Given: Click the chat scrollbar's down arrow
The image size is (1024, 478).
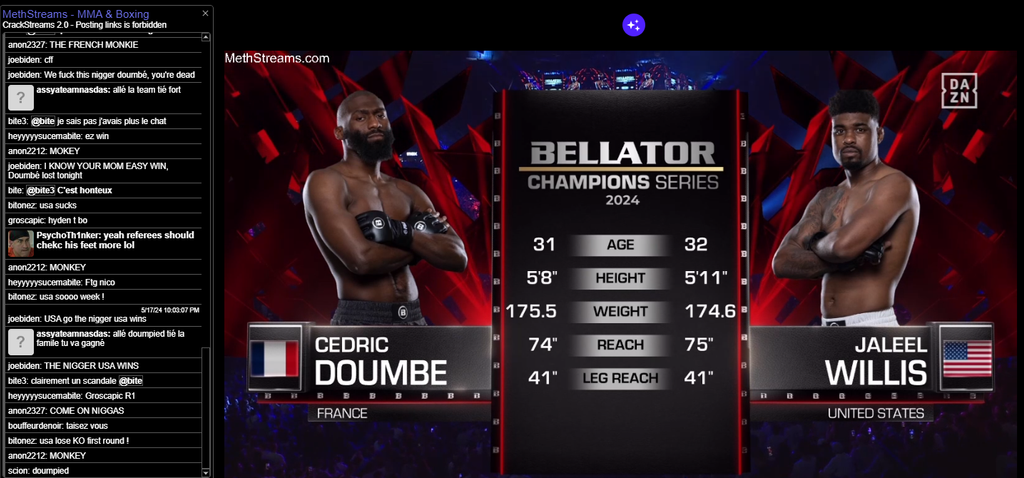Looking at the screenshot, I should point(207,472).
